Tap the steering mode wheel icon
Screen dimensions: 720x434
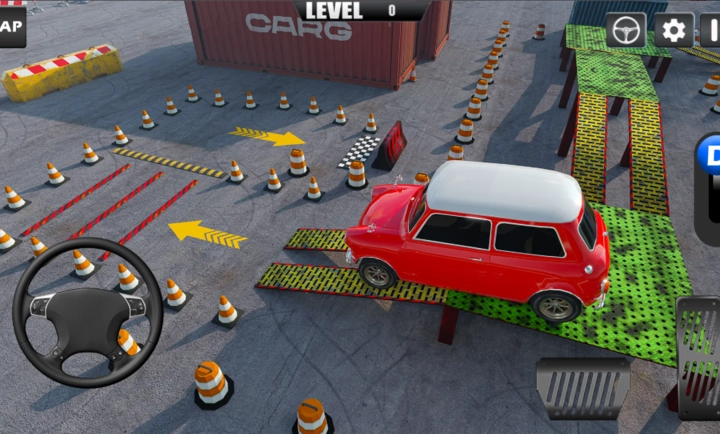(x=627, y=30)
